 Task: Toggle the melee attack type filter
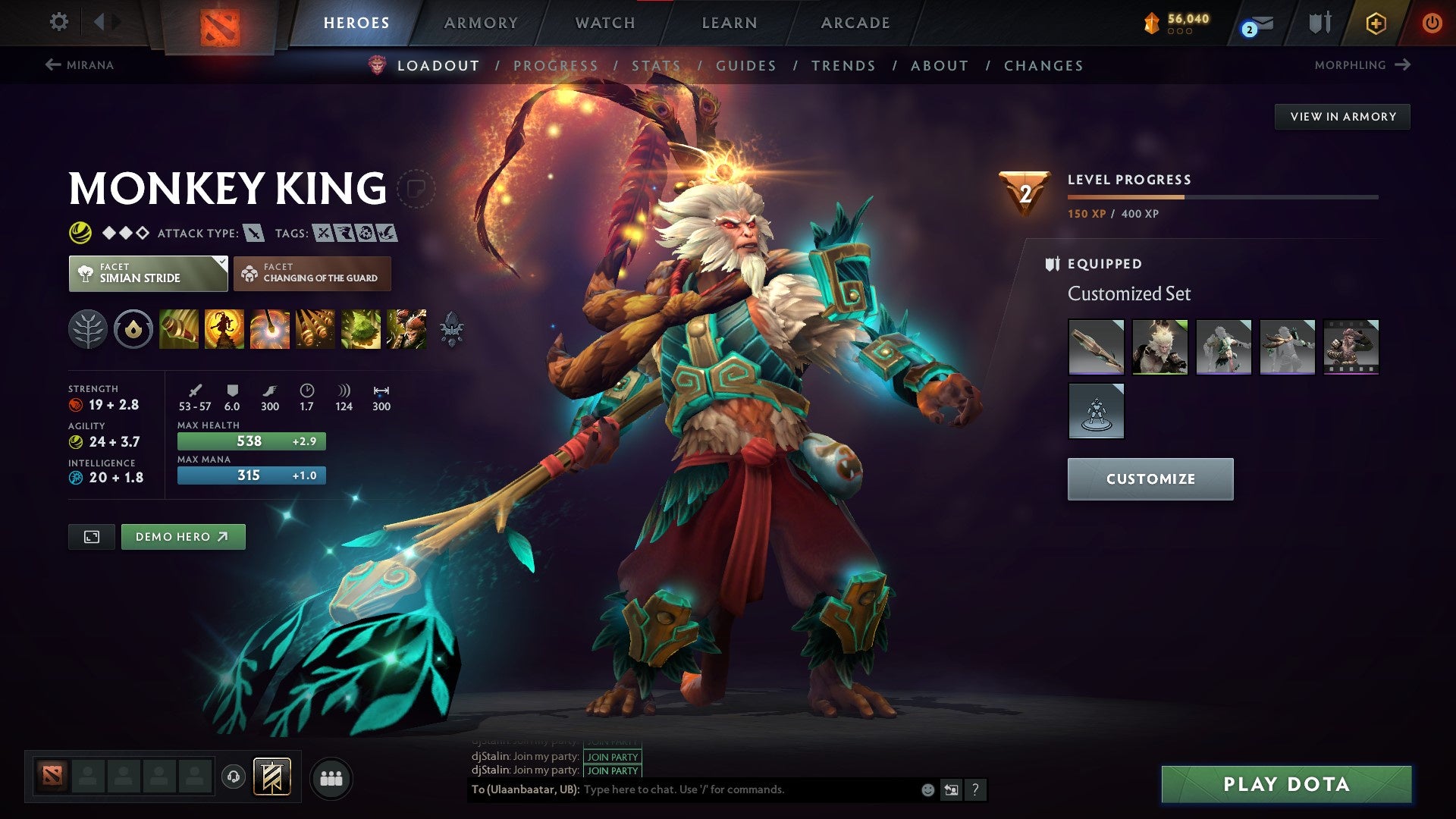point(253,234)
